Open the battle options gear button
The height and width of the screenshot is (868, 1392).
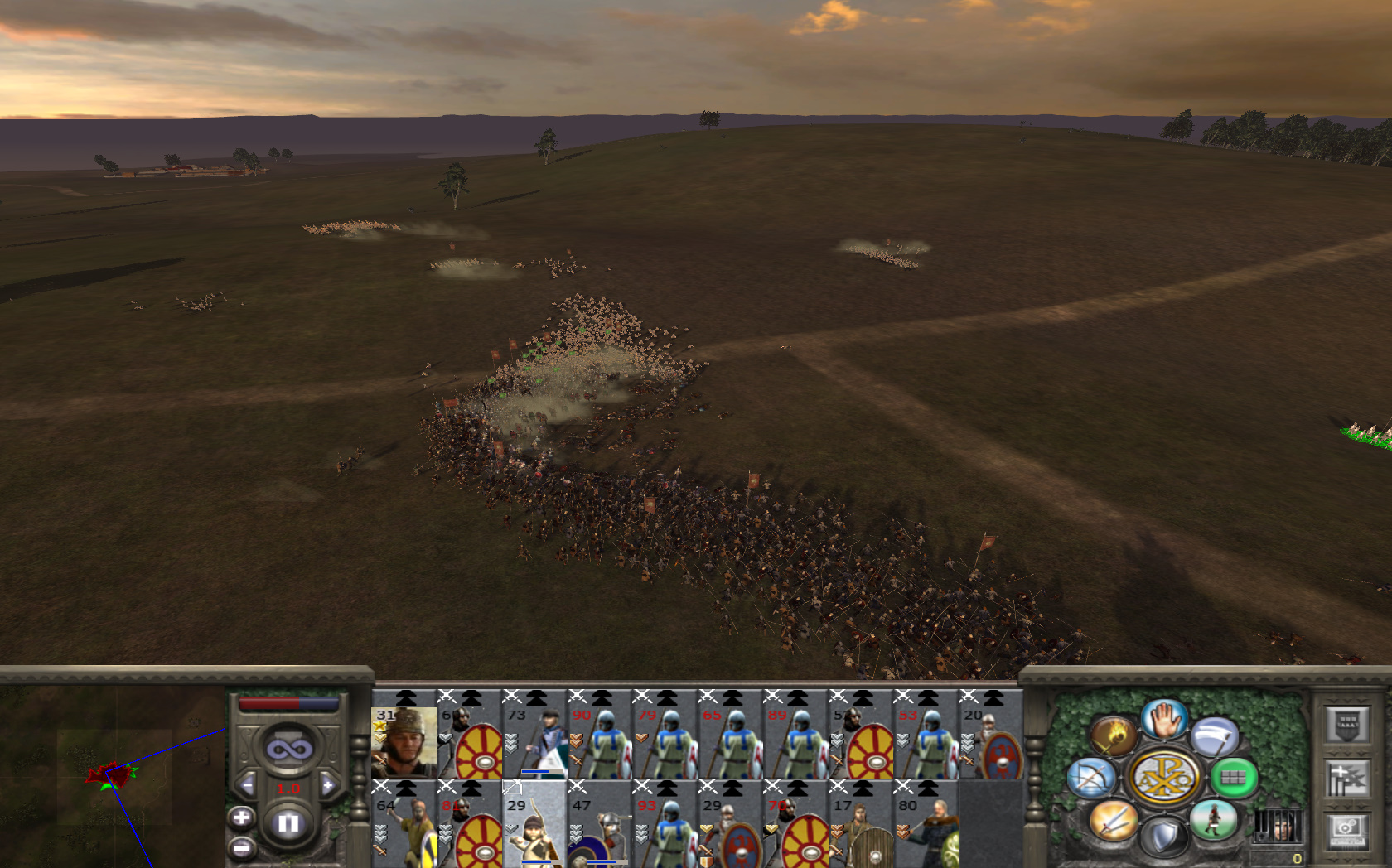(1347, 828)
